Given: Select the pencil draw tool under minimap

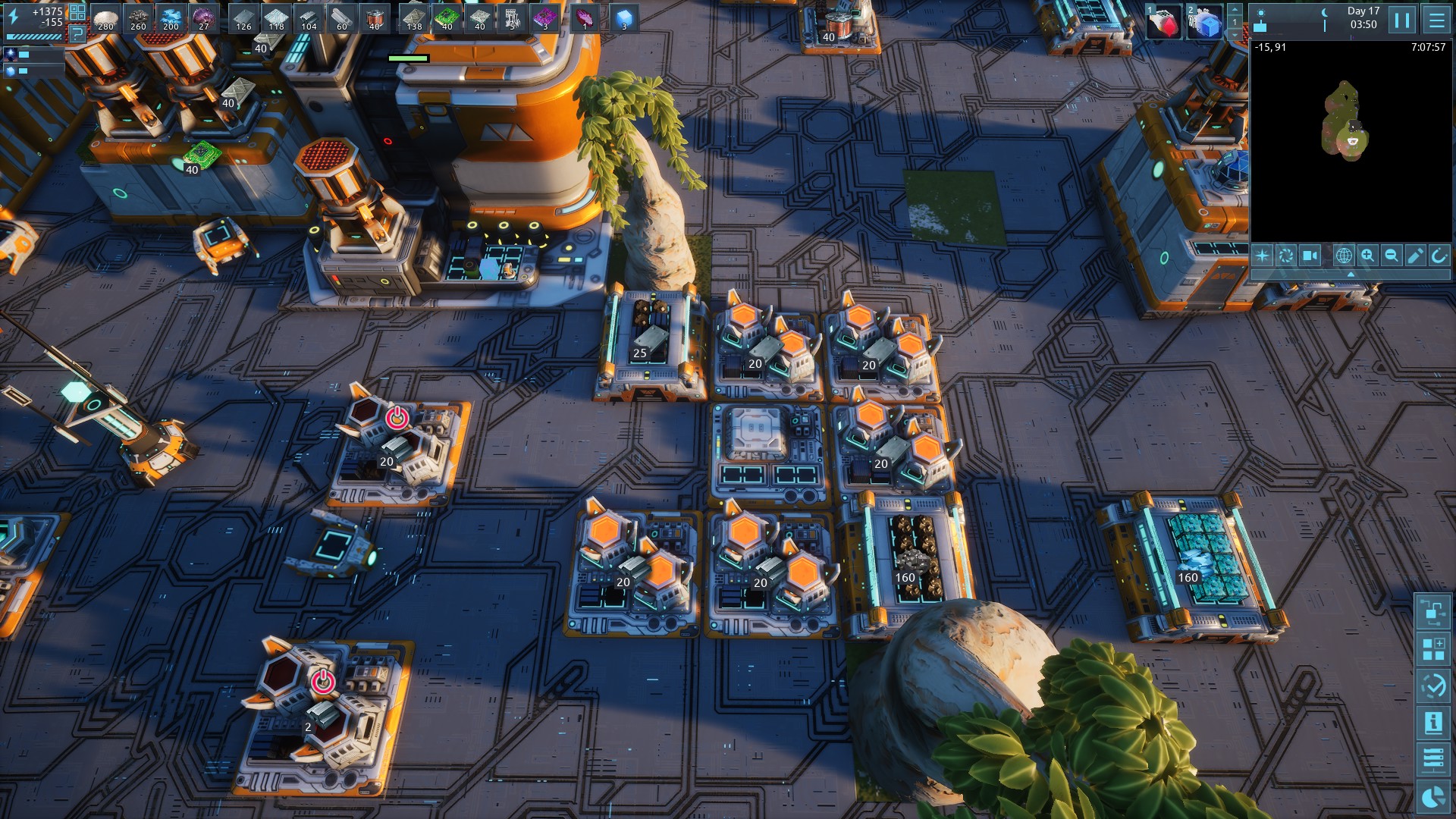Looking at the screenshot, I should 1415,256.
